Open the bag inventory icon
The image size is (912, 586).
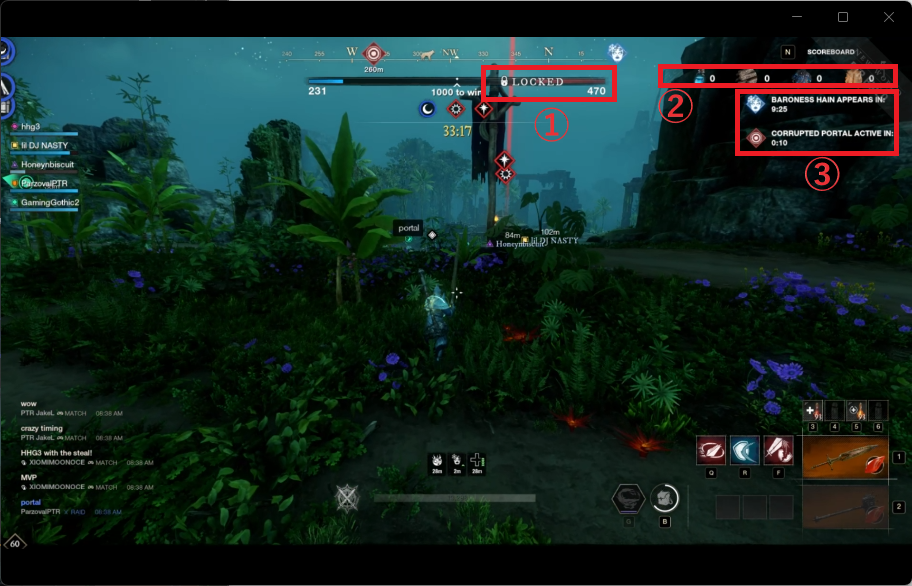(665, 497)
